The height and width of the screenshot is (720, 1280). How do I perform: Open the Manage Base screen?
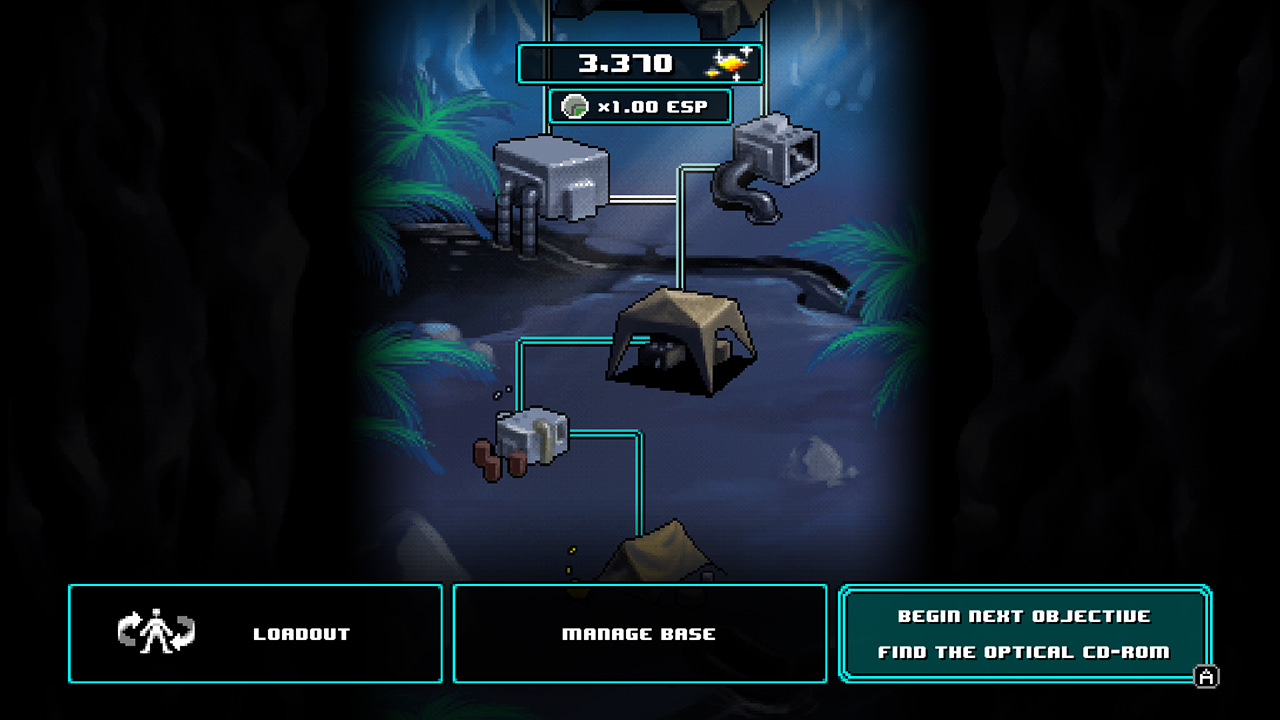click(x=640, y=632)
